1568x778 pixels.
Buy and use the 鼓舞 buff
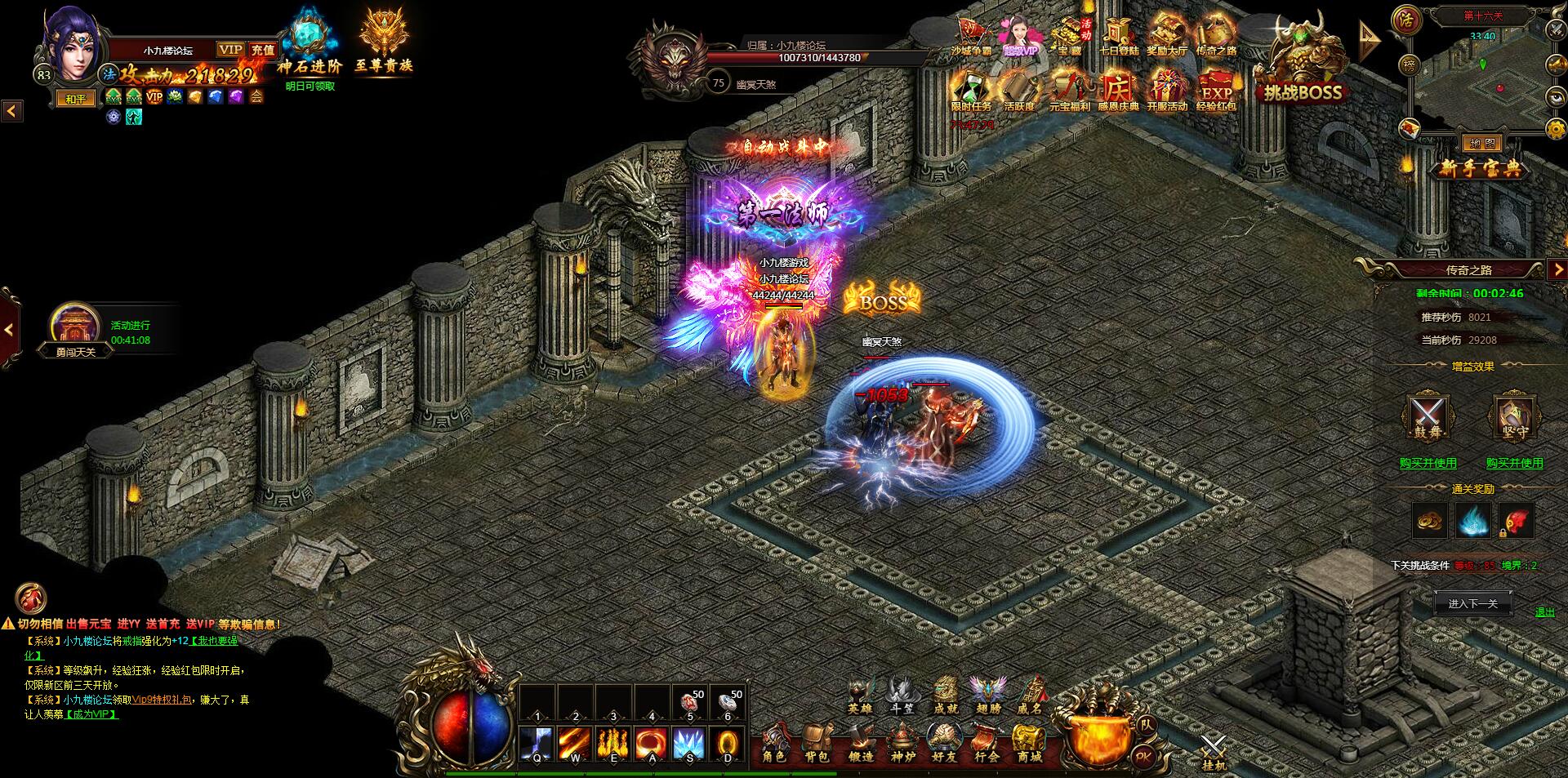1428,463
